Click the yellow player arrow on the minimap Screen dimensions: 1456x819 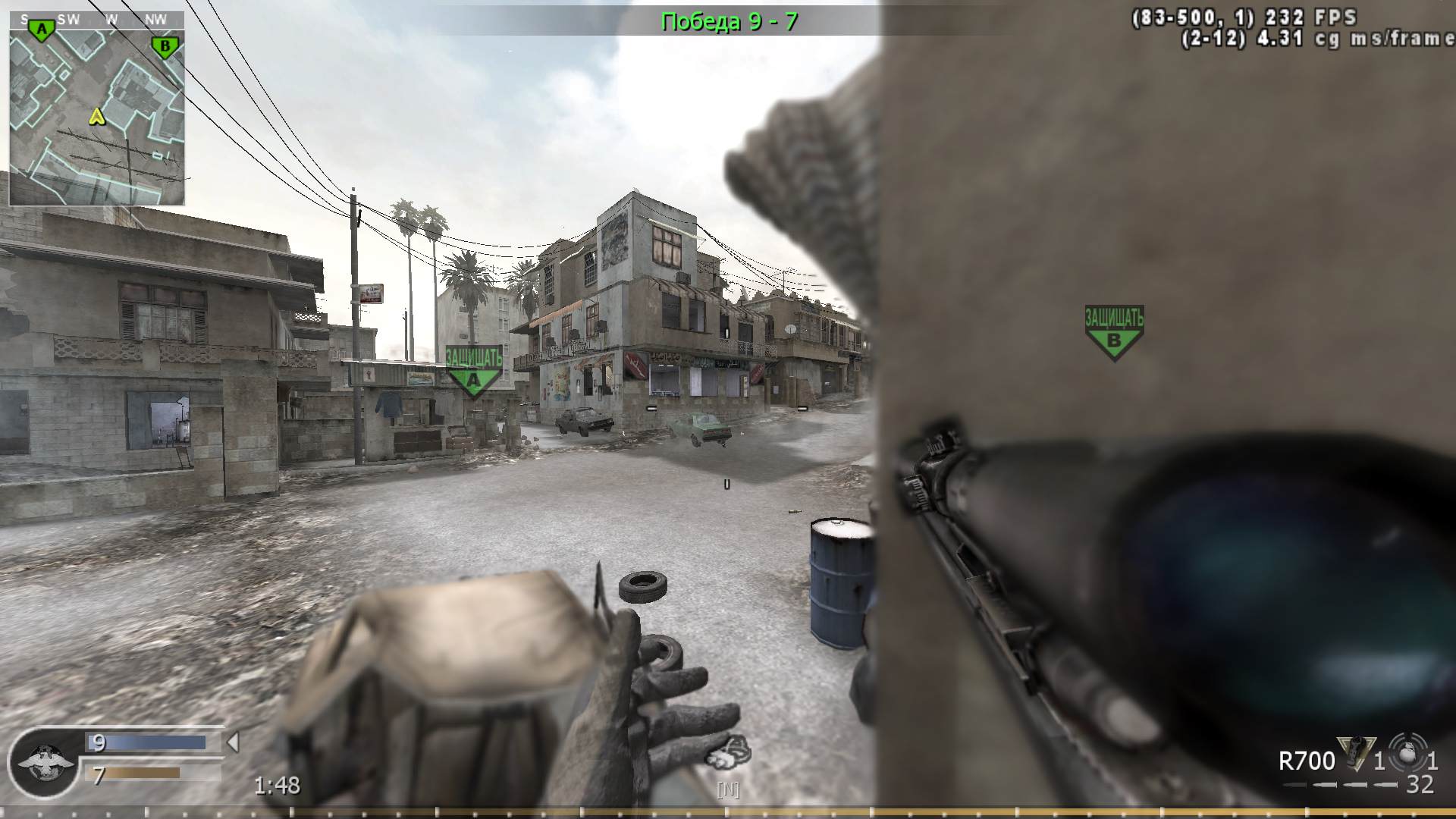(x=96, y=118)
